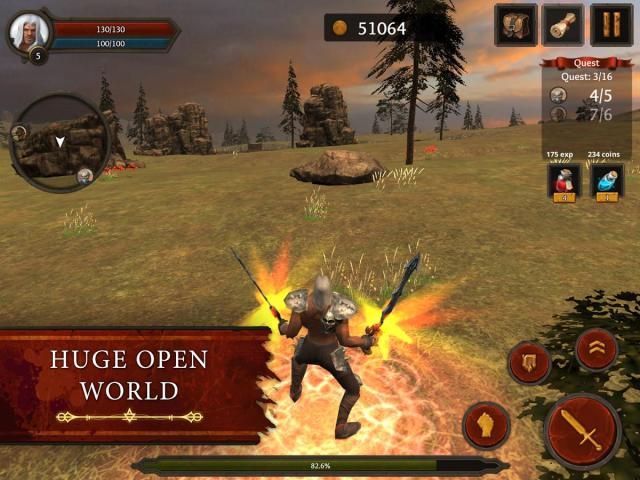Image resolution: width=640 pixels, height=480 pixels.
Task: Attack with the sword button
Action: point(583,430)
